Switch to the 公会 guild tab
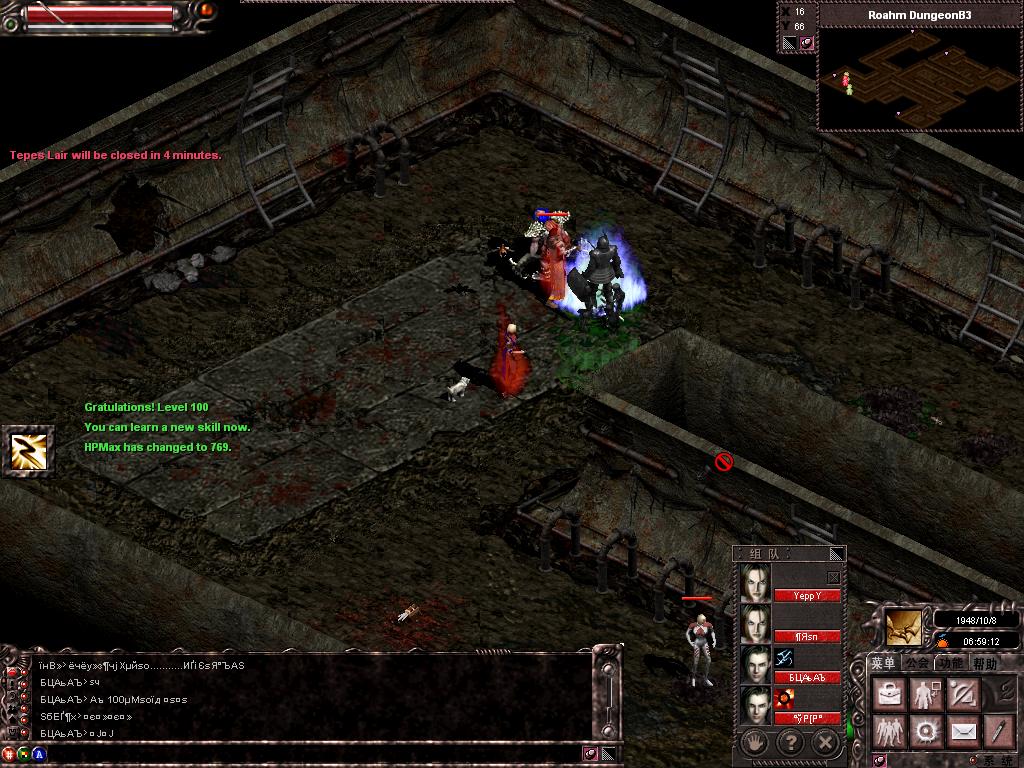The width and height of the screenshot is (1024, 768). pos(917,663)
